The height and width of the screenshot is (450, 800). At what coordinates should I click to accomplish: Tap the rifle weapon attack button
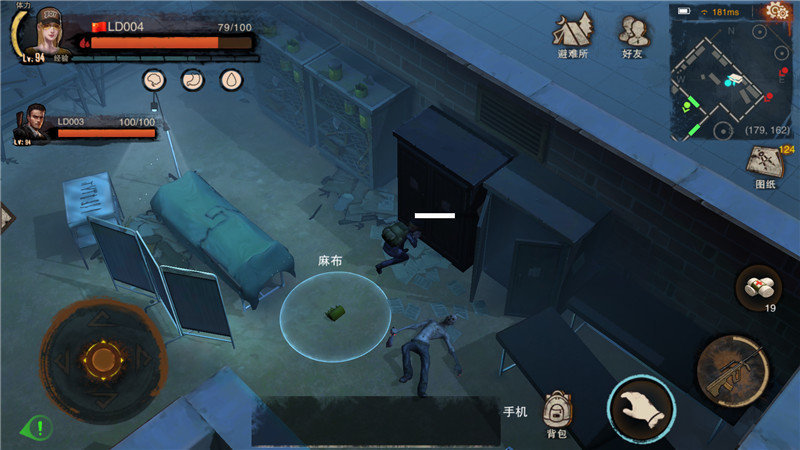point(733,365)
